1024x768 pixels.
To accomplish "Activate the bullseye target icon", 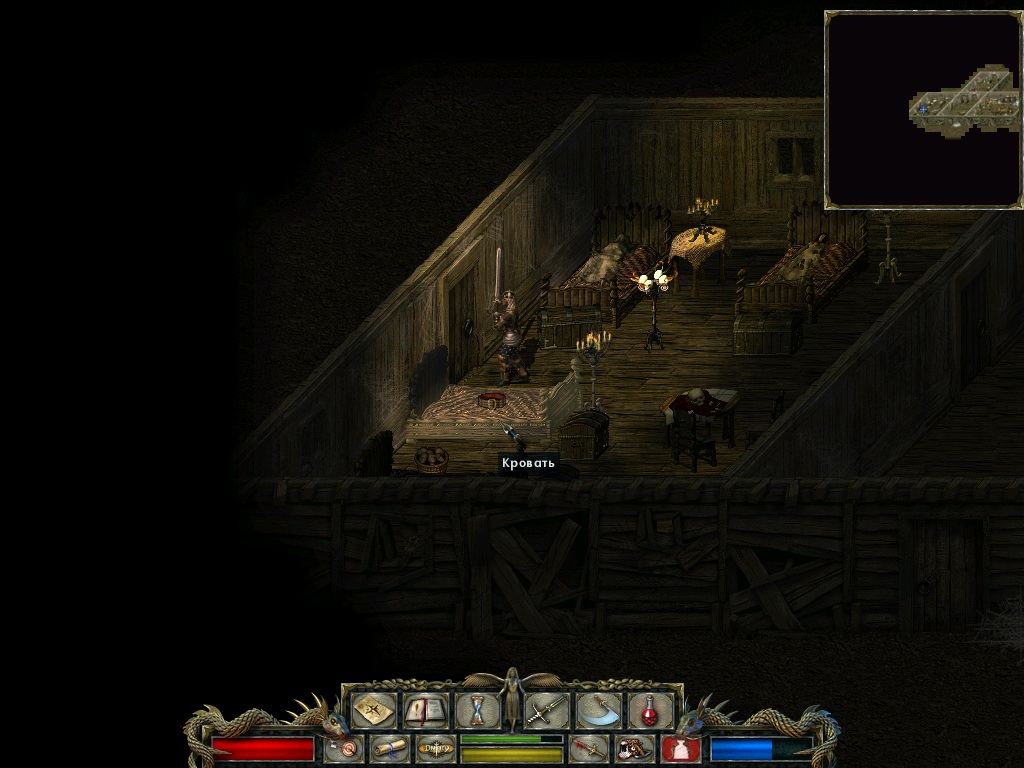I will [343, 748].
